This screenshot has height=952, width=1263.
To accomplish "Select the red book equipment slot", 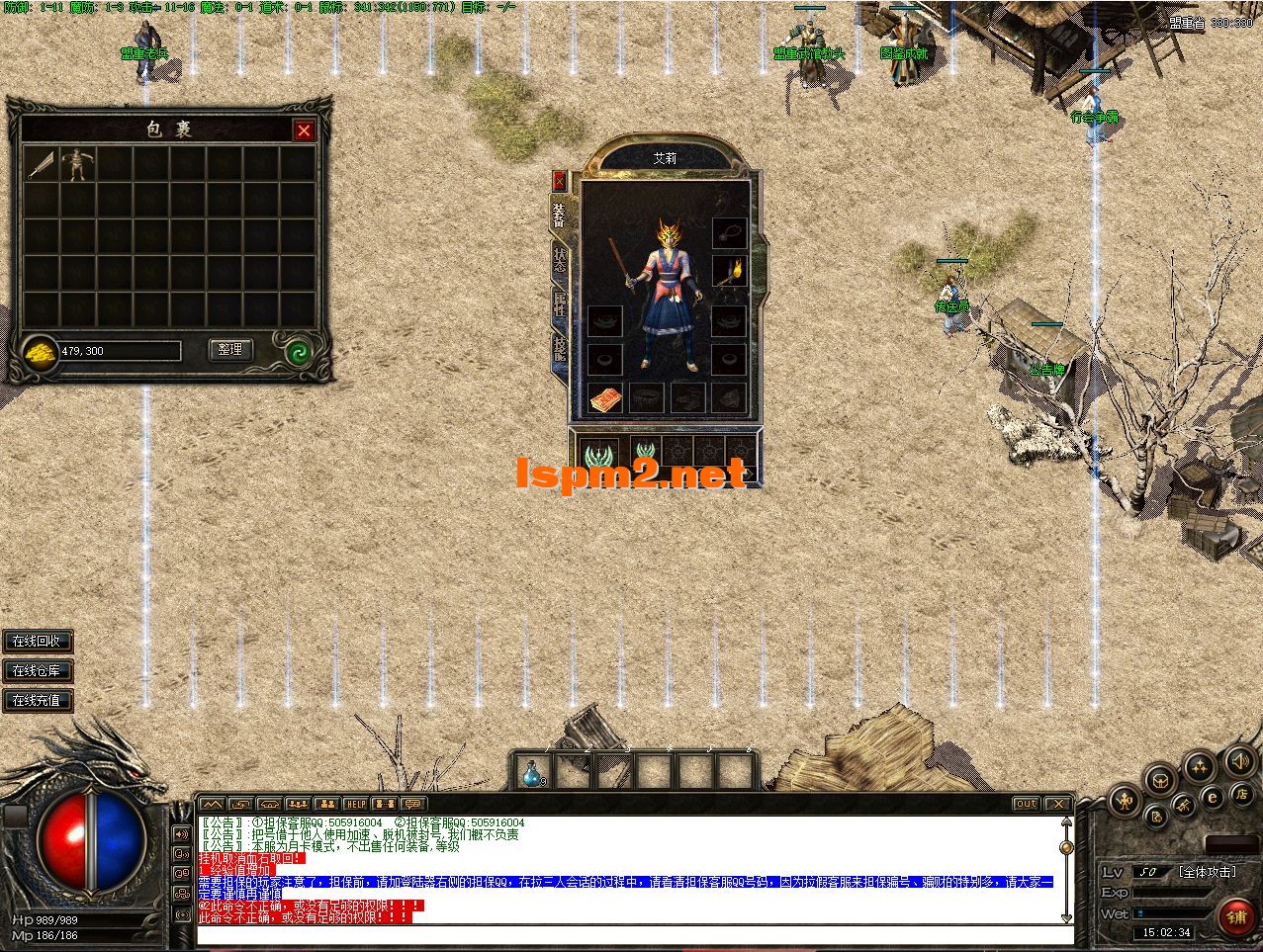I will [604, 399].
